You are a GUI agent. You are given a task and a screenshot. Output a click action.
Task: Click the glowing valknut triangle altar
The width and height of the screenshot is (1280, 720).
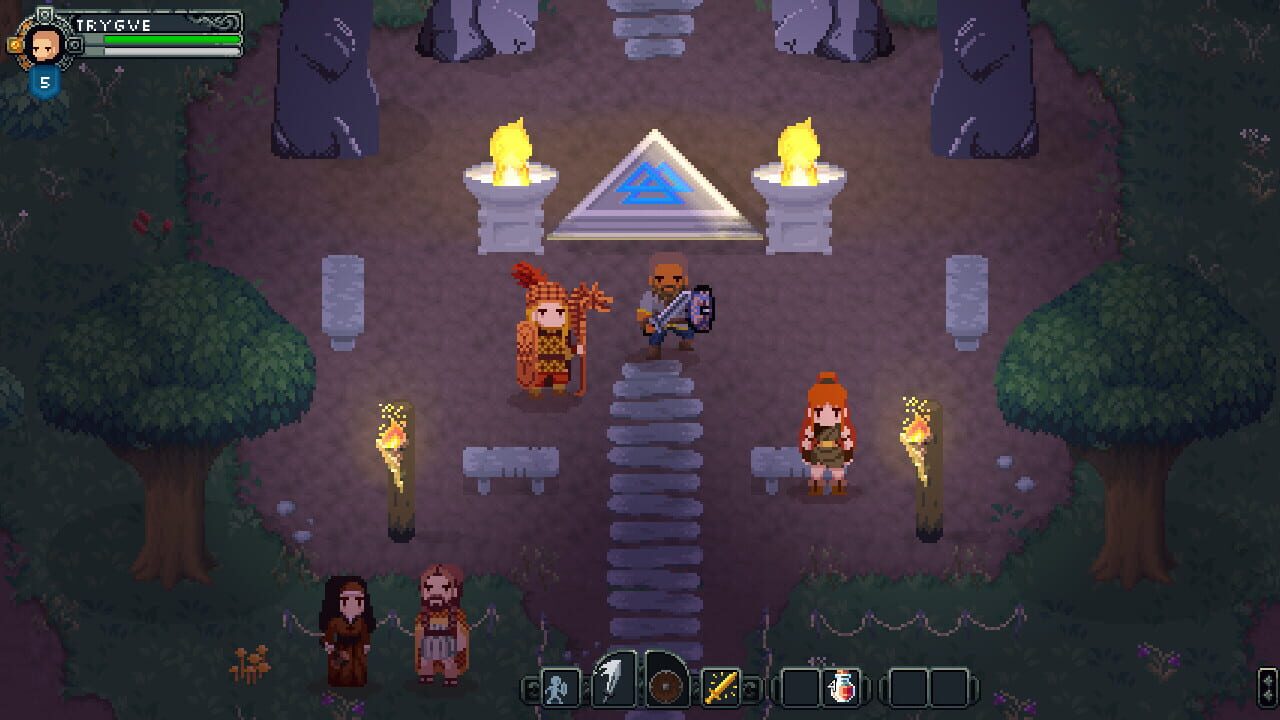(x=655, y=190)
